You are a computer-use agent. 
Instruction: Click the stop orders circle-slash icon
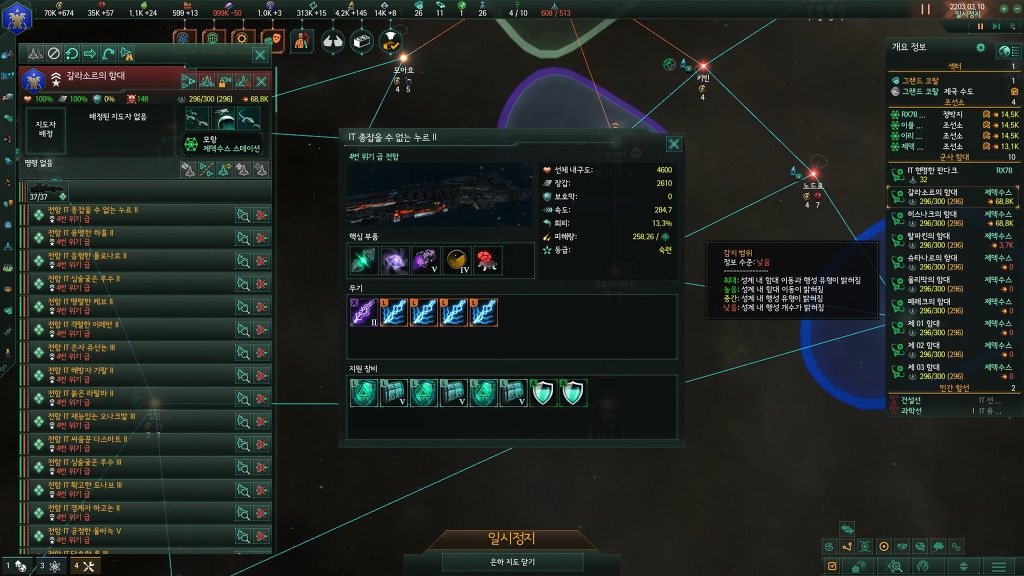point(54,54)
